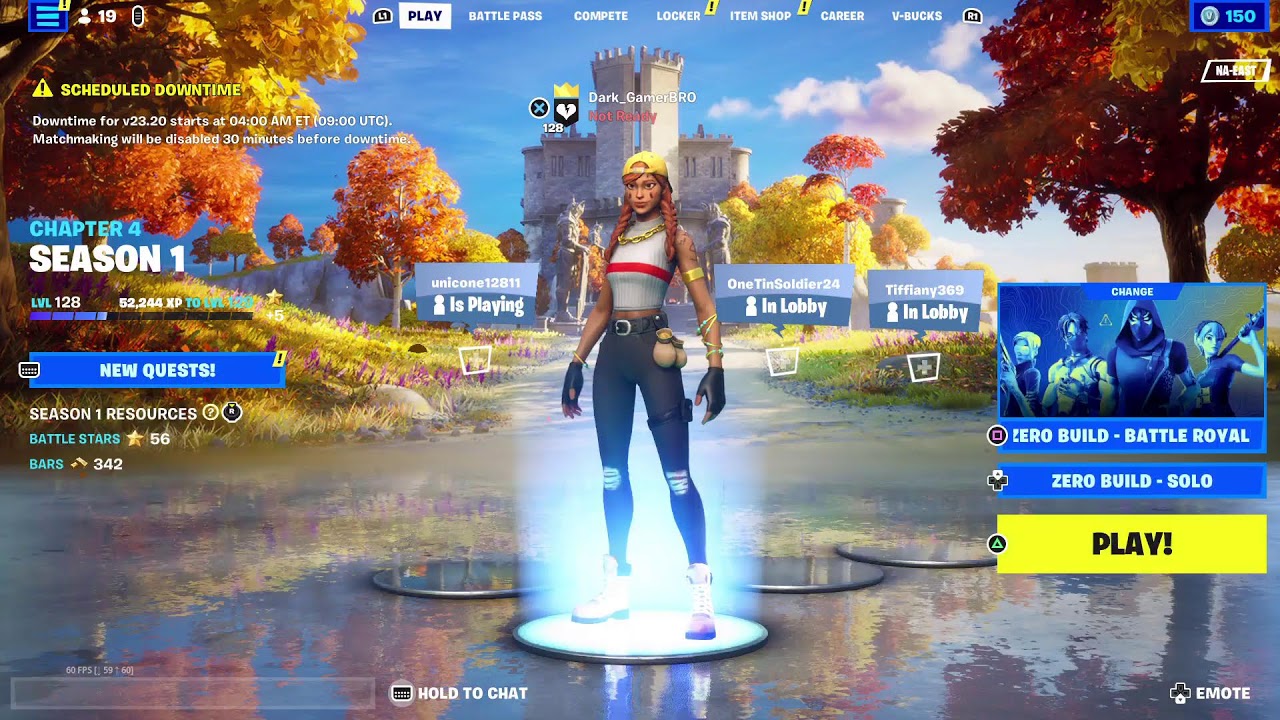Open Season 1 Resources info

point(211,413)
